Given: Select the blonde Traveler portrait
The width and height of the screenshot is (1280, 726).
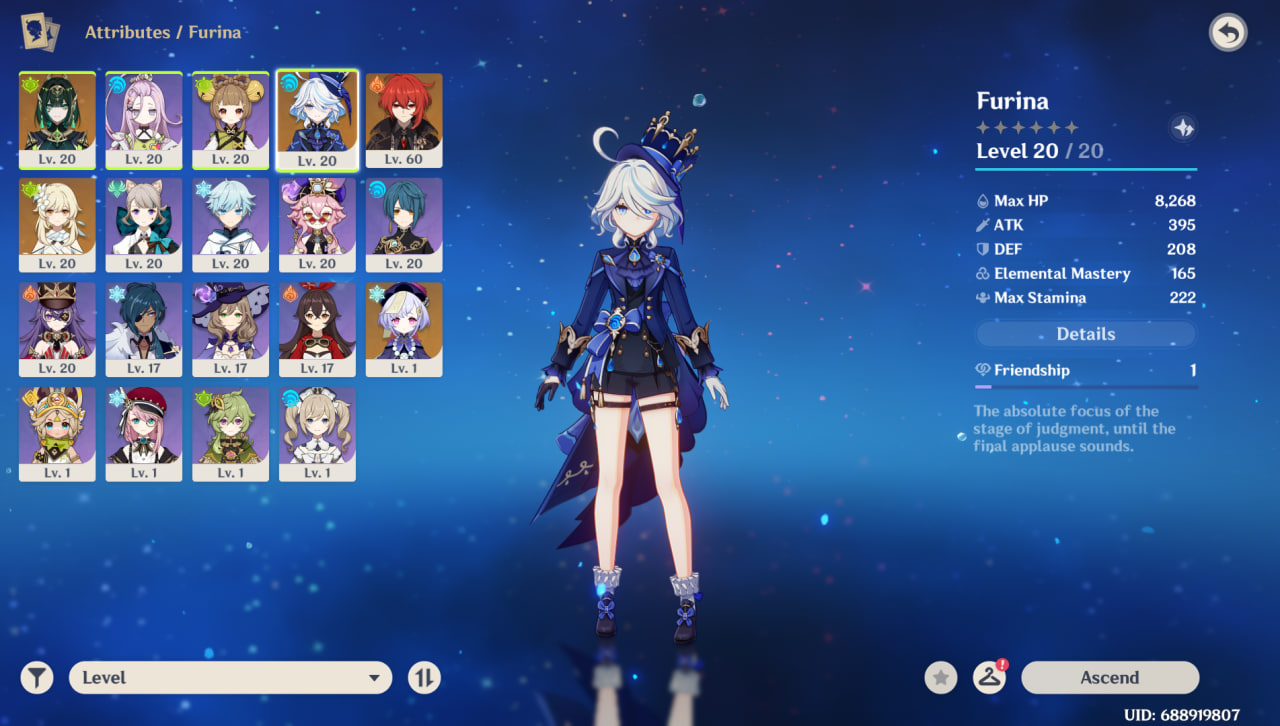Looking at the screenshot, I should (57, 224).
